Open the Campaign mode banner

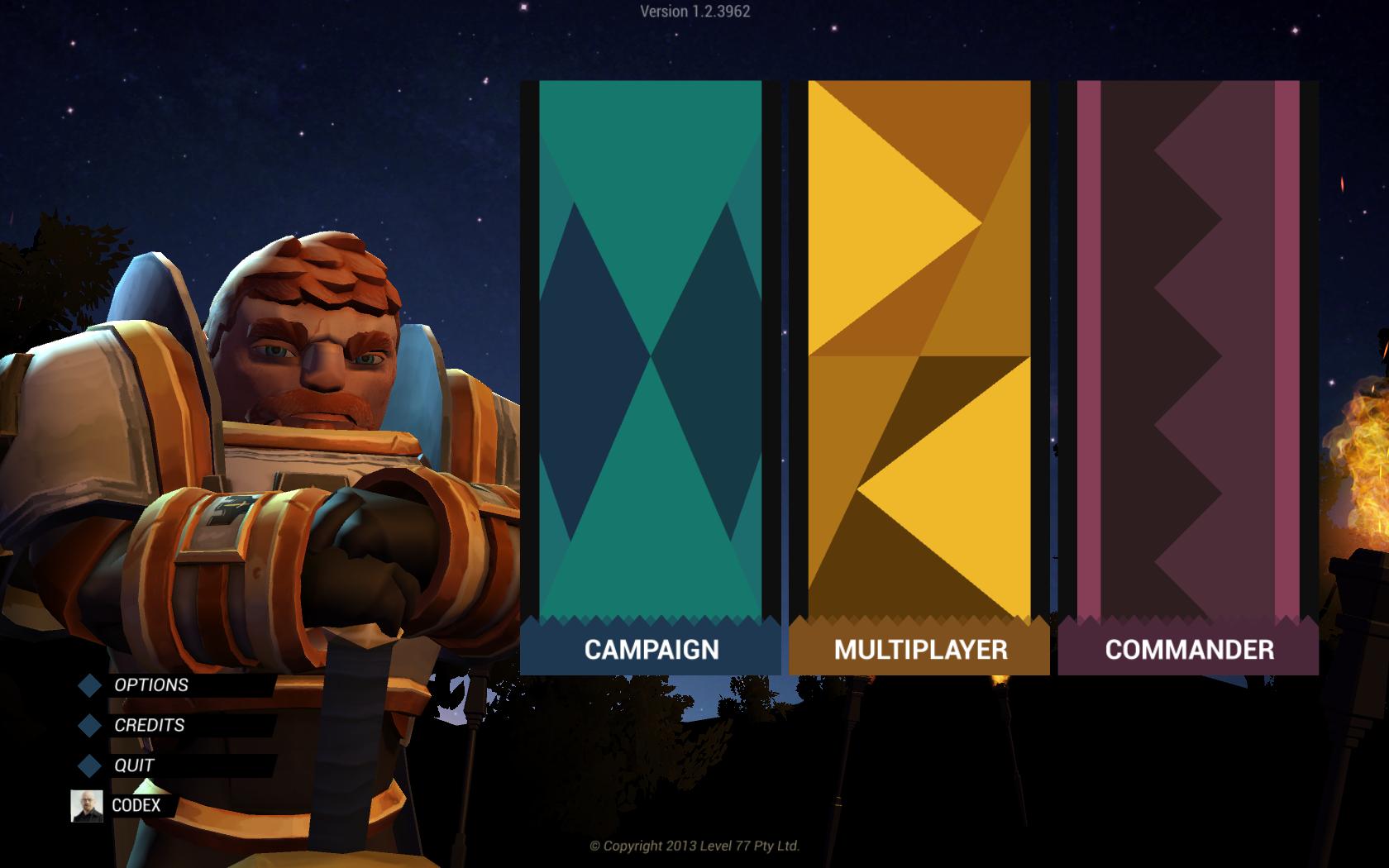tap(651, 377)
